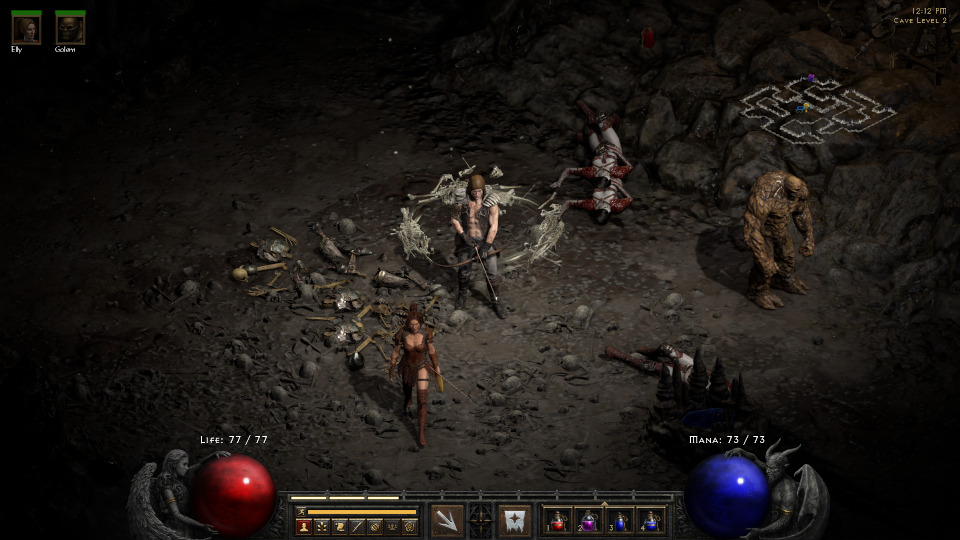Use the blue mana potion in belt slot 3
Screen dimensions: 960x540
coord(621,520)
